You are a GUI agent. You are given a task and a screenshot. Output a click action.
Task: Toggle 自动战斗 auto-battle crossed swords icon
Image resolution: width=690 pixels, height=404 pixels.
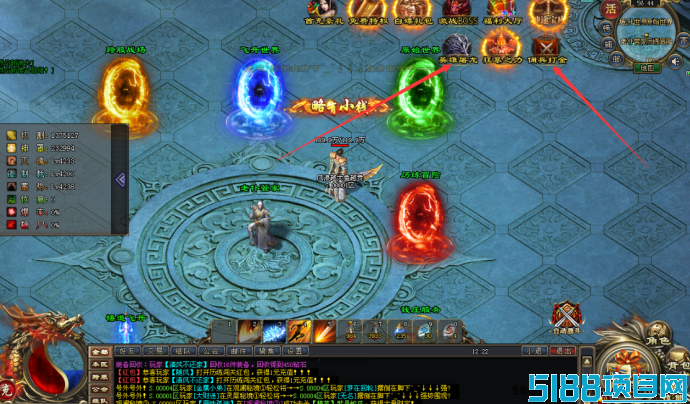(567, 314)
